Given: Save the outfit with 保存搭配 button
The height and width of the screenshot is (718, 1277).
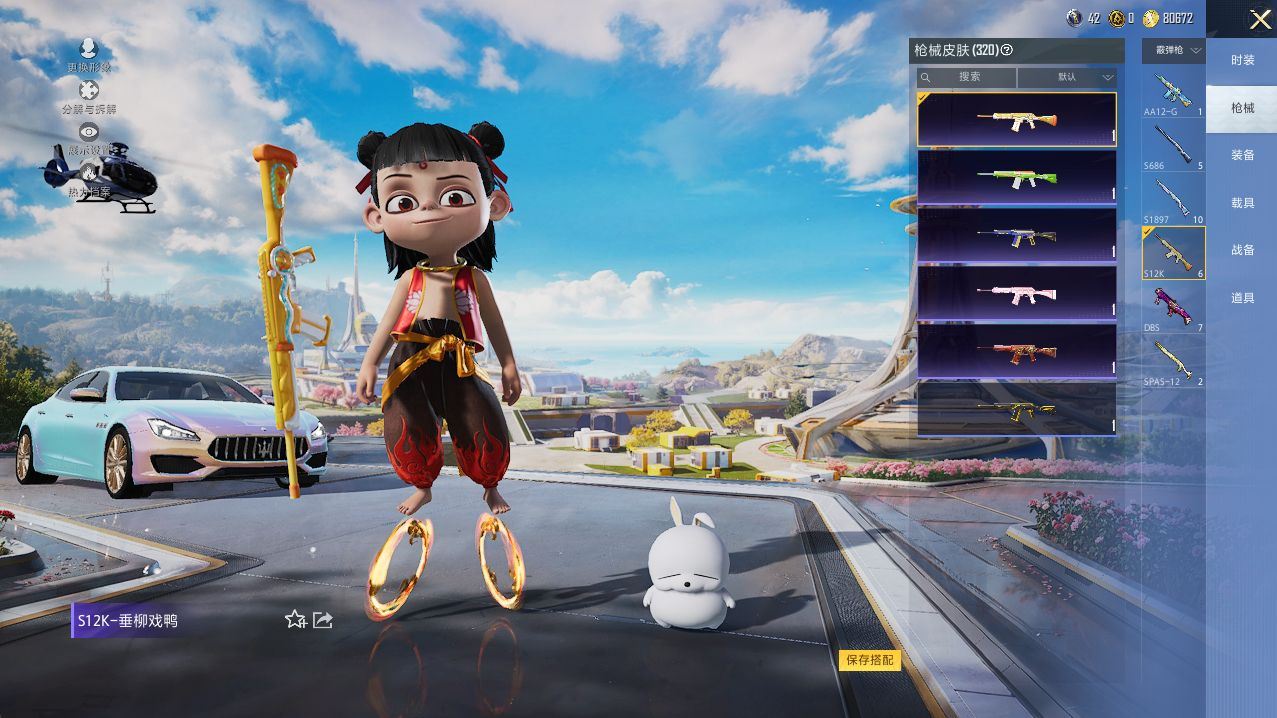Looking at the screenshot, I should click(x=869, y=660).
